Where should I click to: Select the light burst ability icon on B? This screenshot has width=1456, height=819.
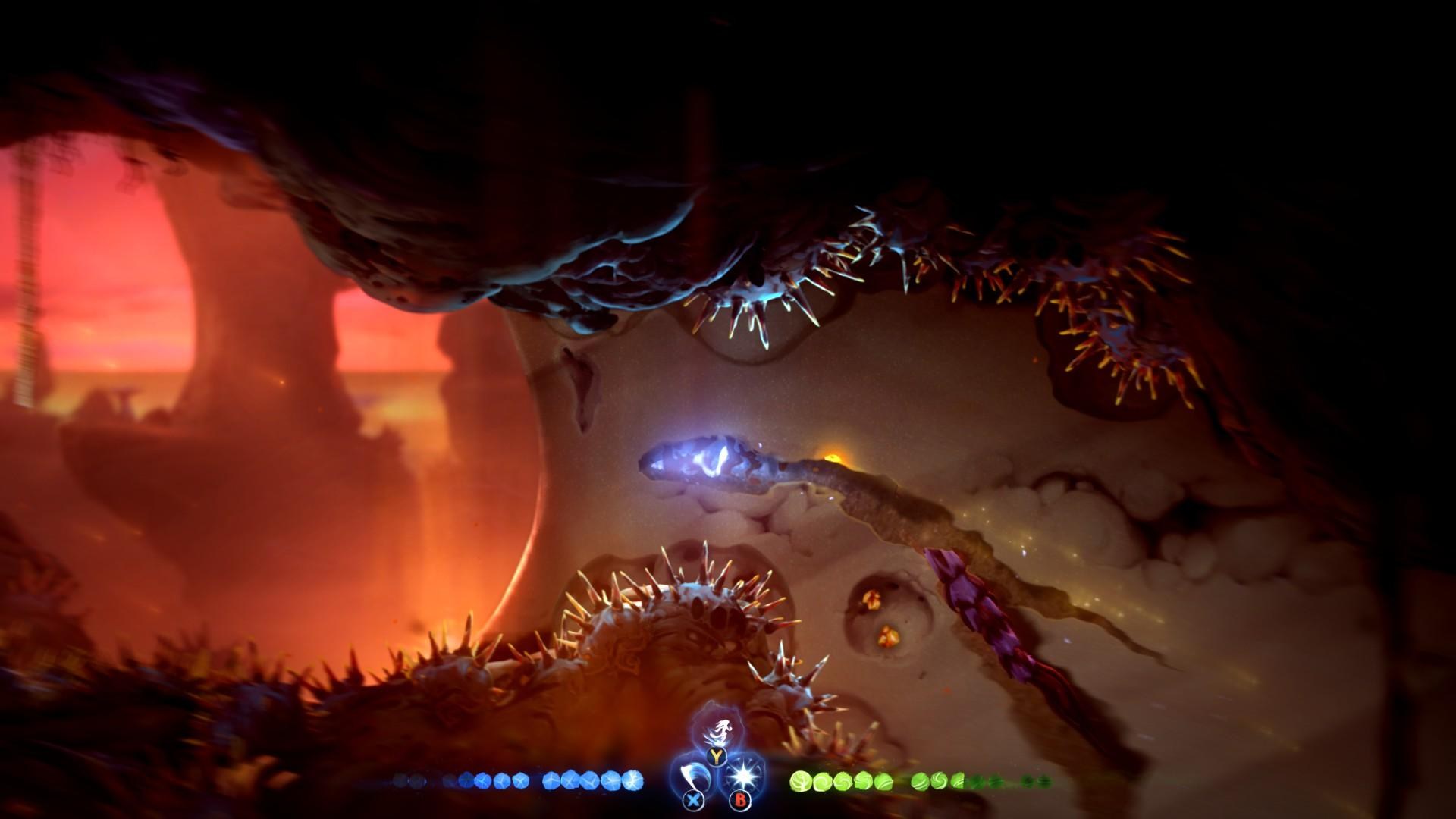[x=742, y=775]
